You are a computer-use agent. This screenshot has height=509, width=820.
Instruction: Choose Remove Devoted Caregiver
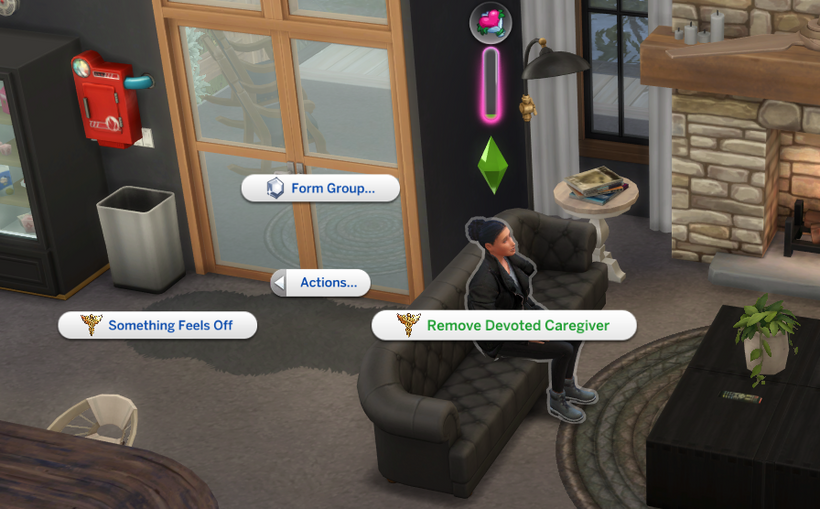[x=504, y=325]
